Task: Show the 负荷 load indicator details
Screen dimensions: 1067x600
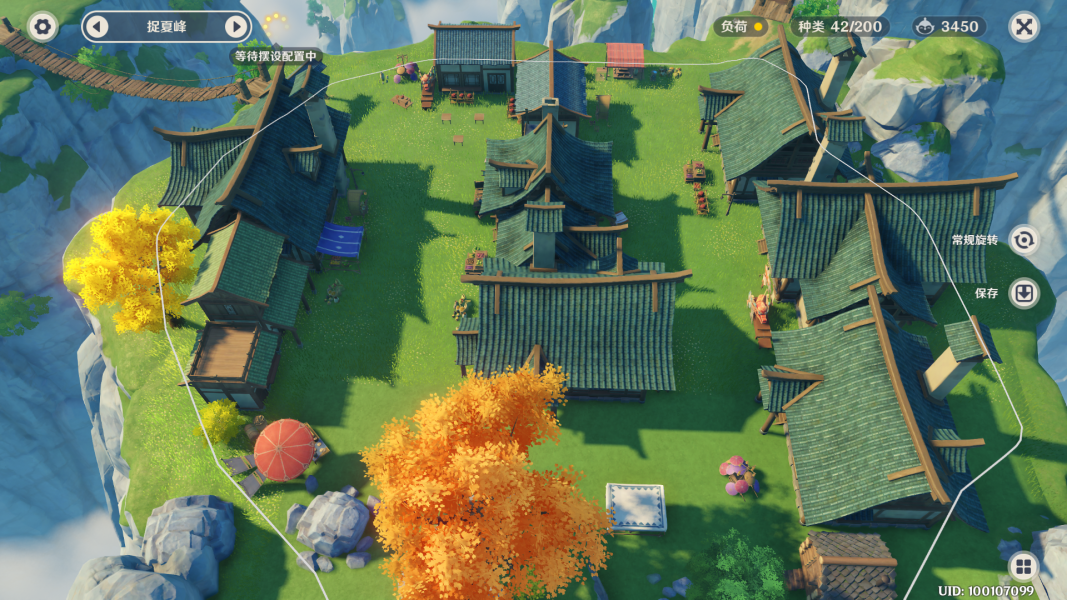Action: pyautogui.click(x=742, y=27)
